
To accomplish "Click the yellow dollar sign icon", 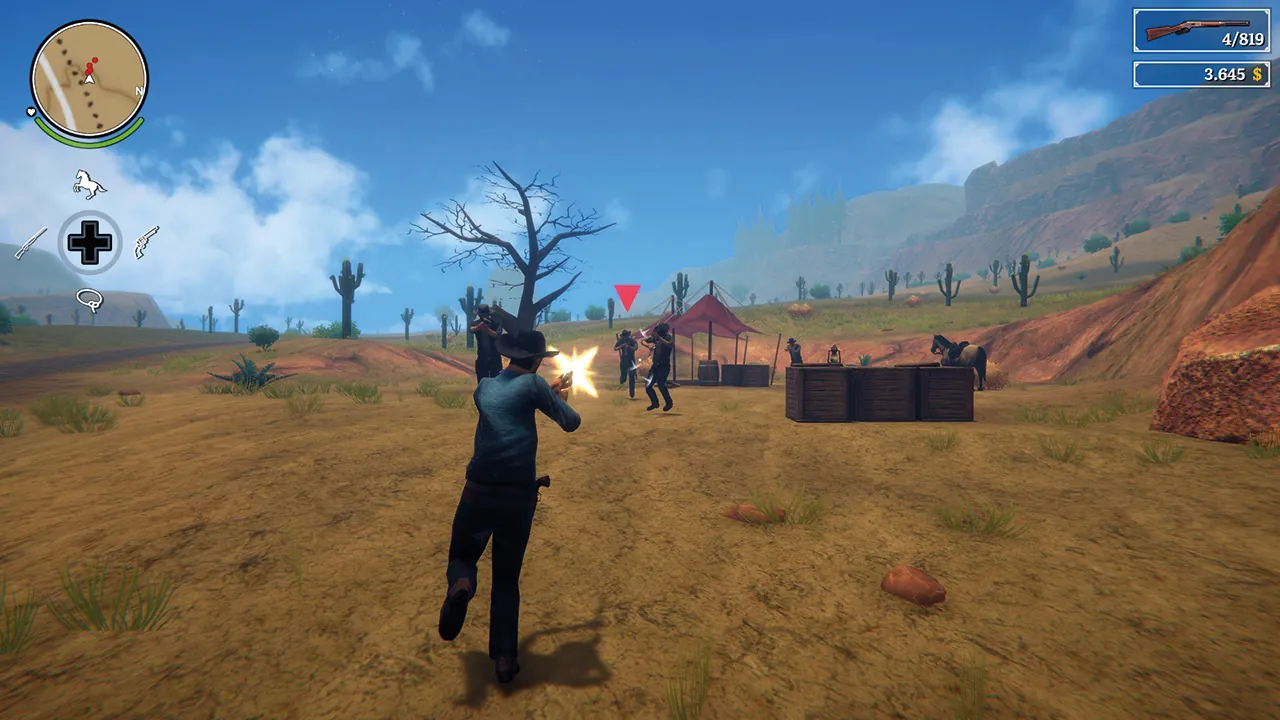I will coord(1256,73).
